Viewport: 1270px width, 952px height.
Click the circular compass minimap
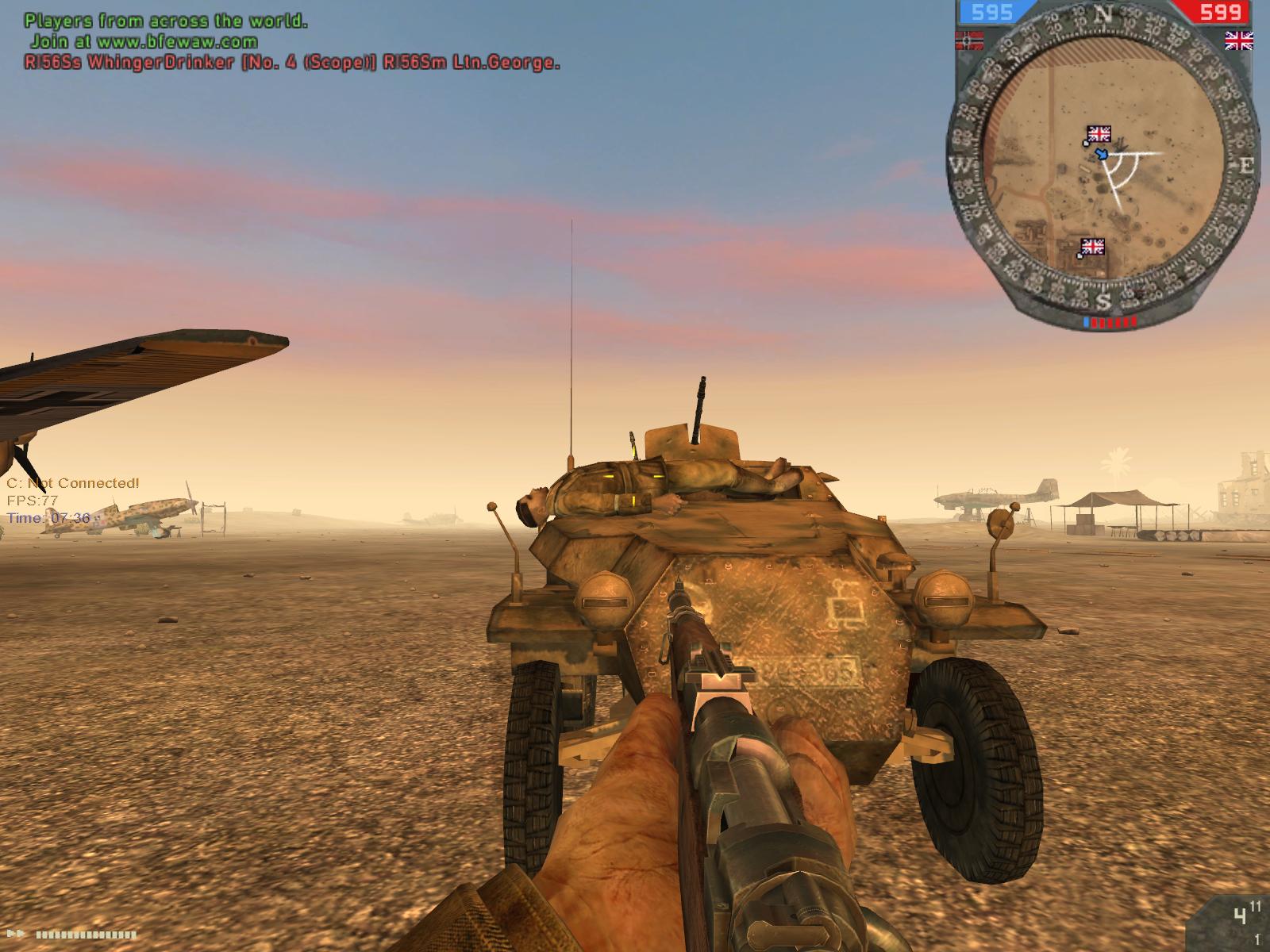pos(1103,167)
